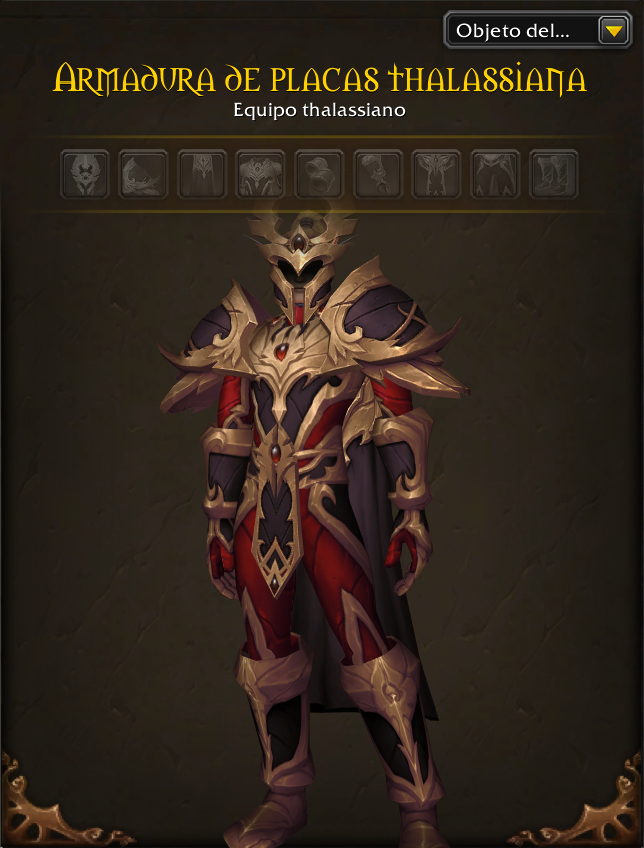Select the leg armor item icon
The height and width of the screenshot is (848, 644).
(x=495, y=175)
